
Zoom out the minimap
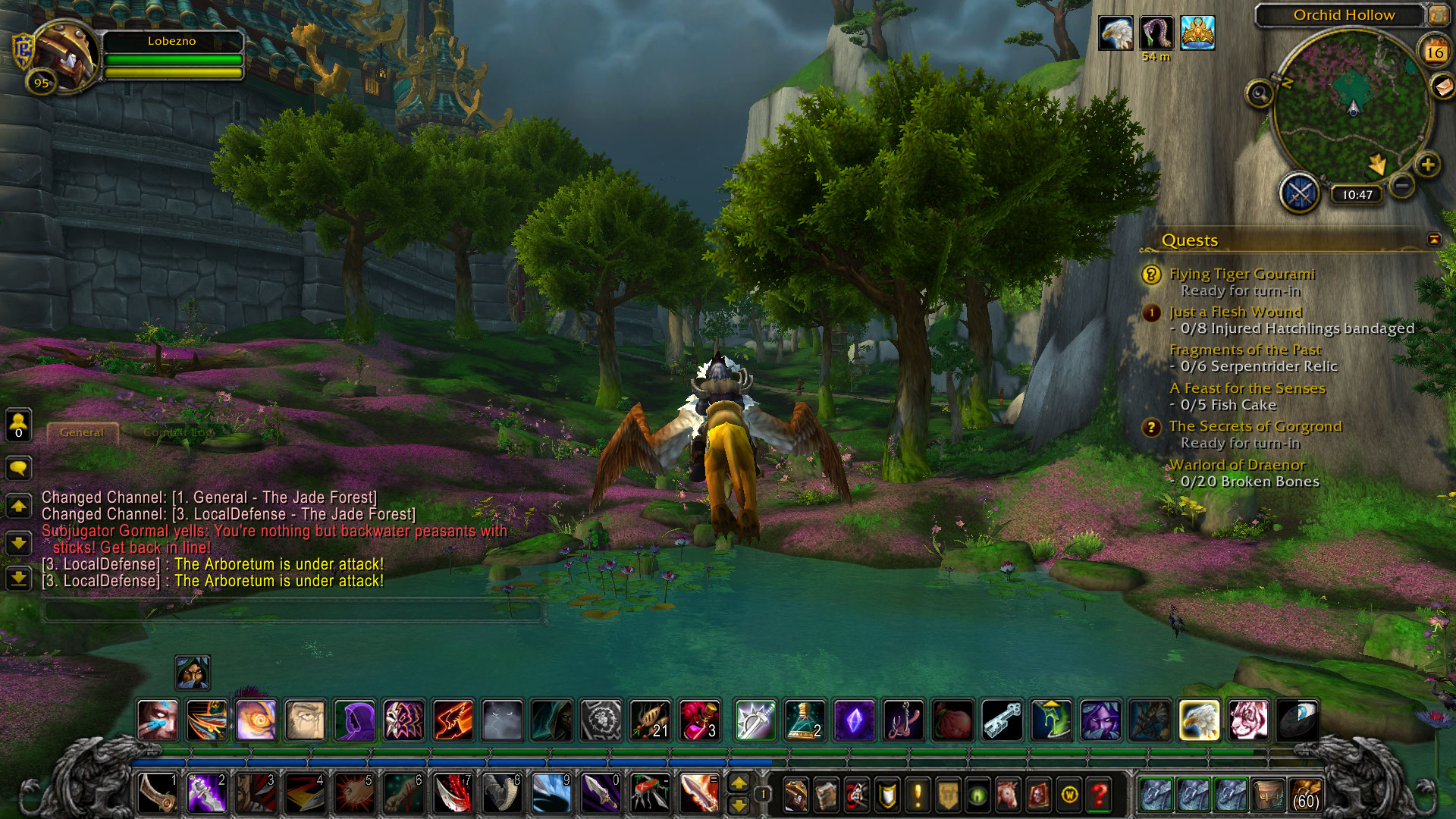pos(1402,185)
